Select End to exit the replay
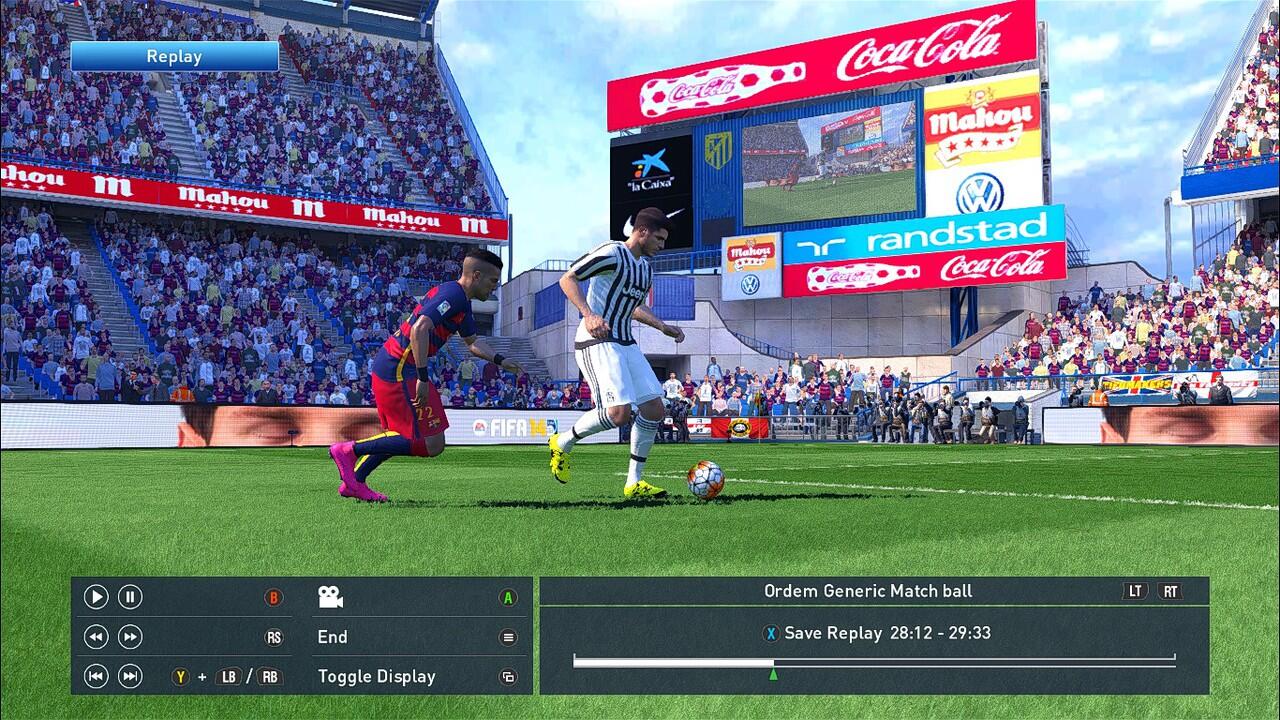This screenshot has width=1280, height=720. tap(333, 637)
